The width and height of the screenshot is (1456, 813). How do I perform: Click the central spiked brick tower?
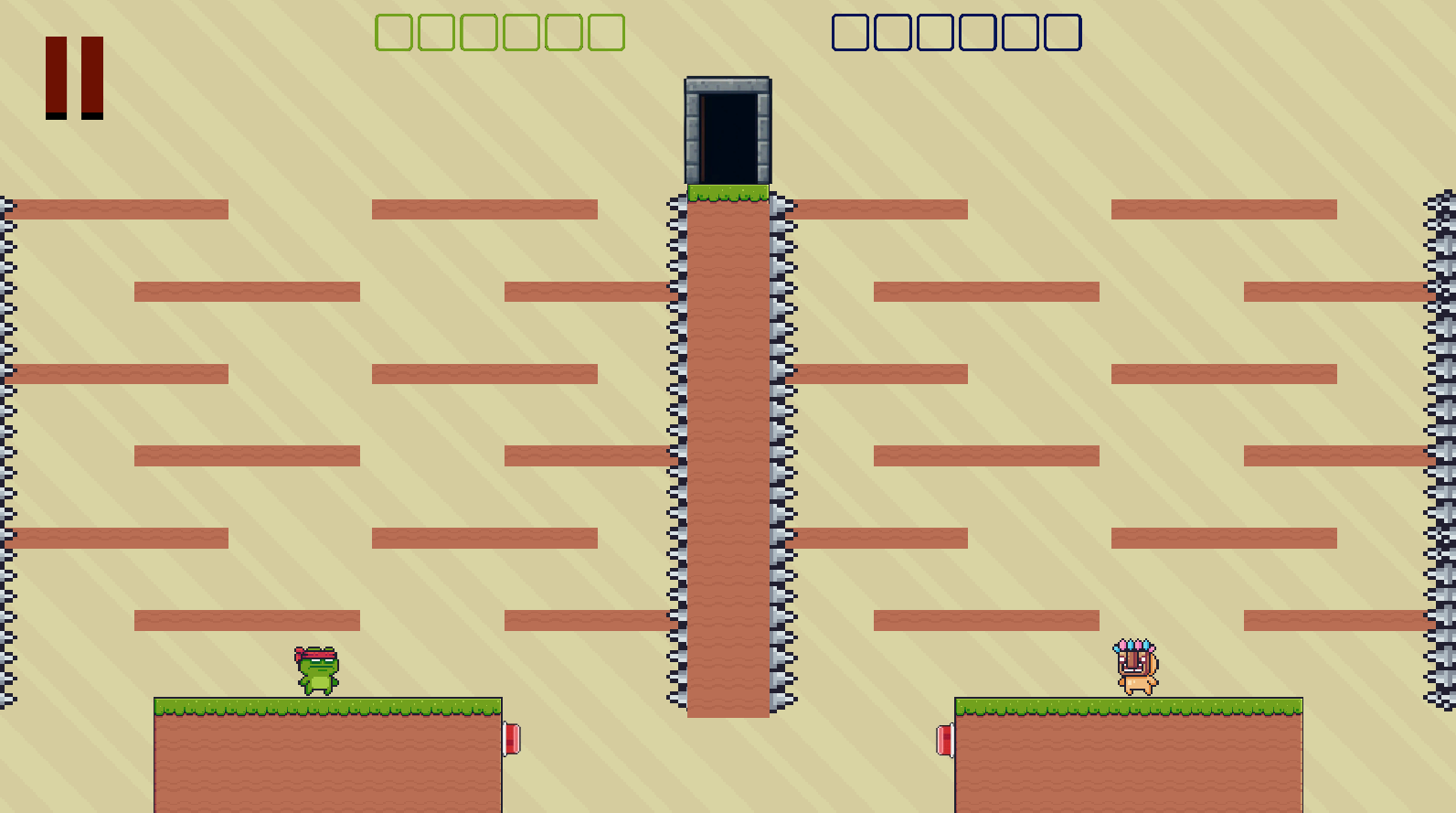tap(728, 457)
